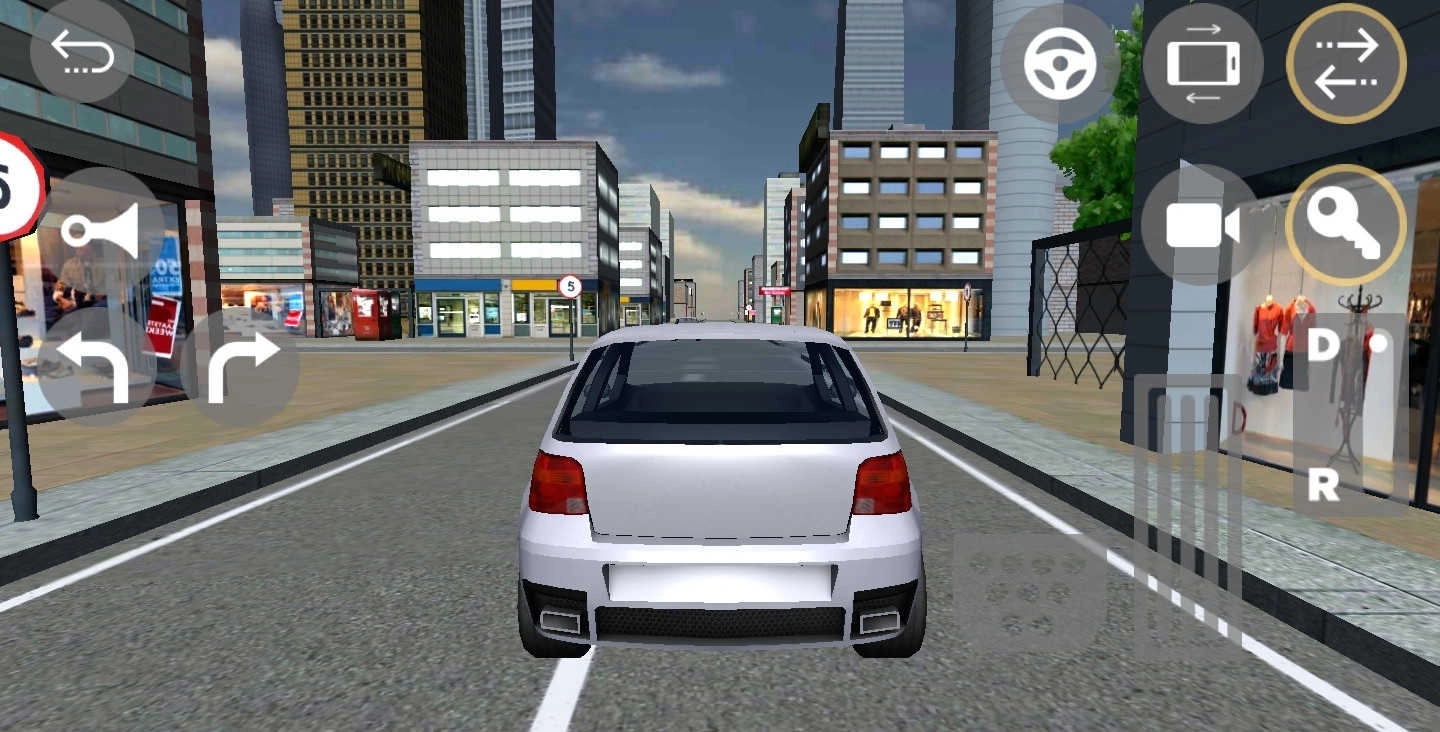
Task: Toggle the gear direction arrows control
Action: pos(1345,63)
